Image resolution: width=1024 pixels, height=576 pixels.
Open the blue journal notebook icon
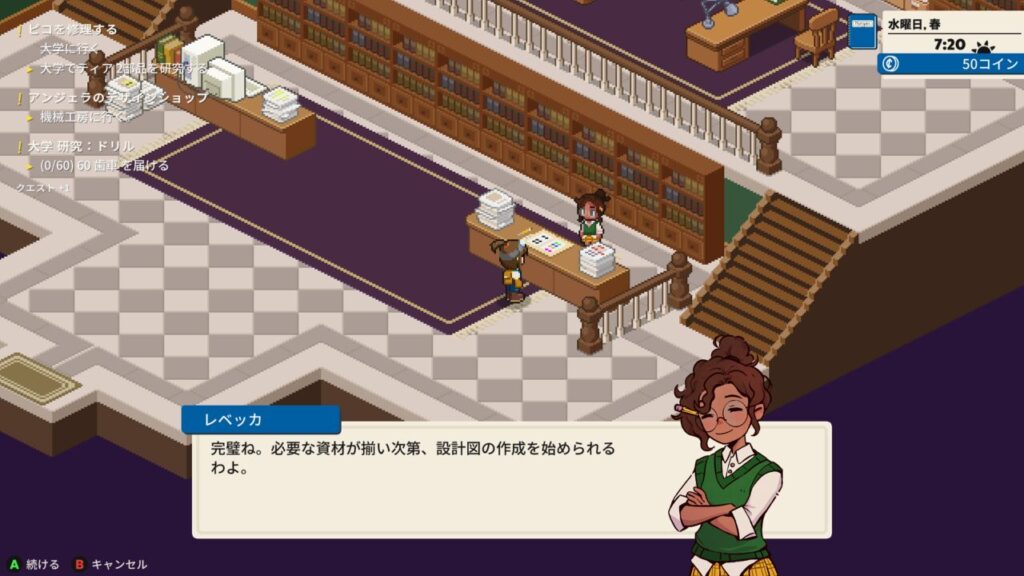tap(862, 32)
